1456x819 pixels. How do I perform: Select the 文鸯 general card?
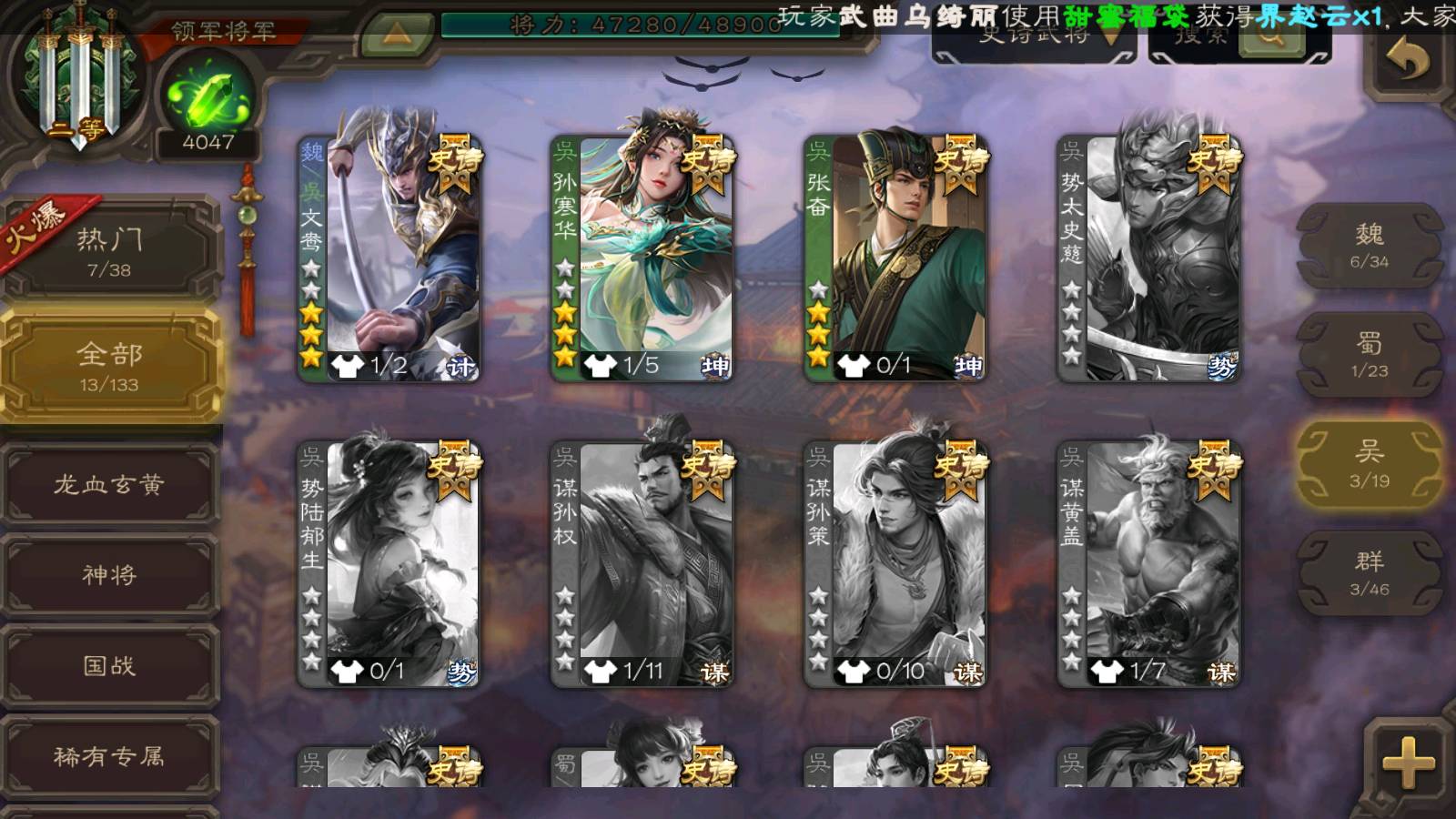click(x=390, y=258)
